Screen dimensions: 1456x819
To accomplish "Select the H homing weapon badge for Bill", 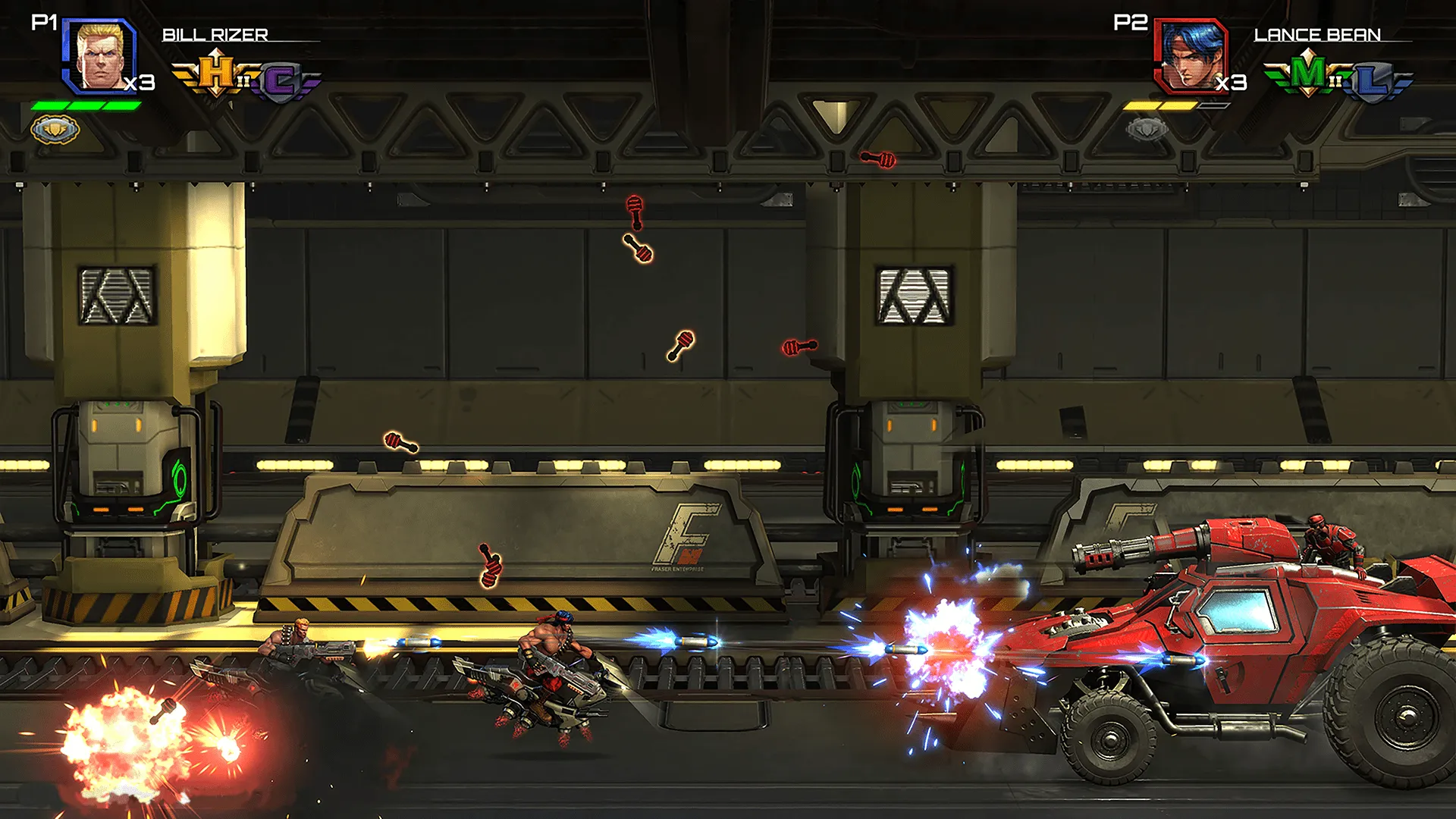I will click(x=215, y=72).
